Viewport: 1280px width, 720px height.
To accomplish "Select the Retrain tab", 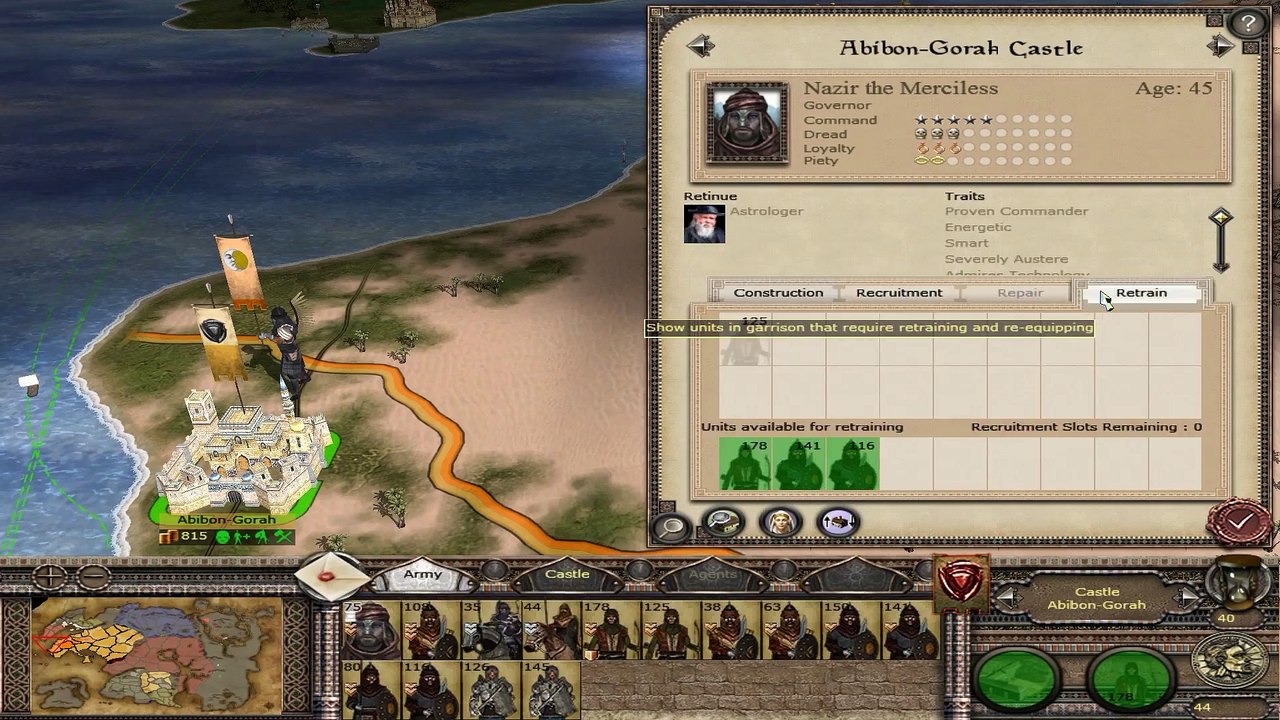I will (x=1141, y=293).
